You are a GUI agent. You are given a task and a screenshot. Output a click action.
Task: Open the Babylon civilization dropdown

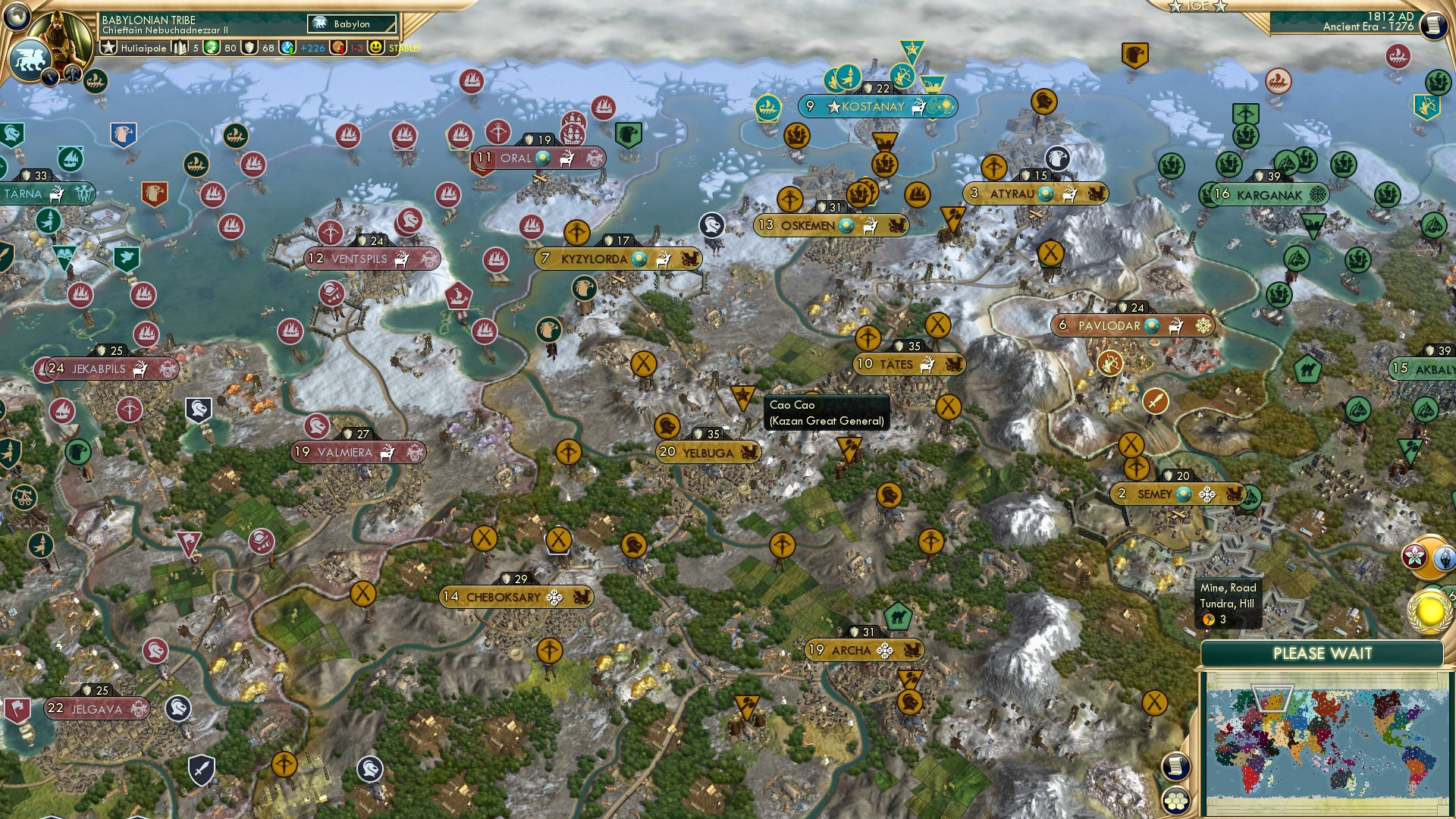[350, 24]
